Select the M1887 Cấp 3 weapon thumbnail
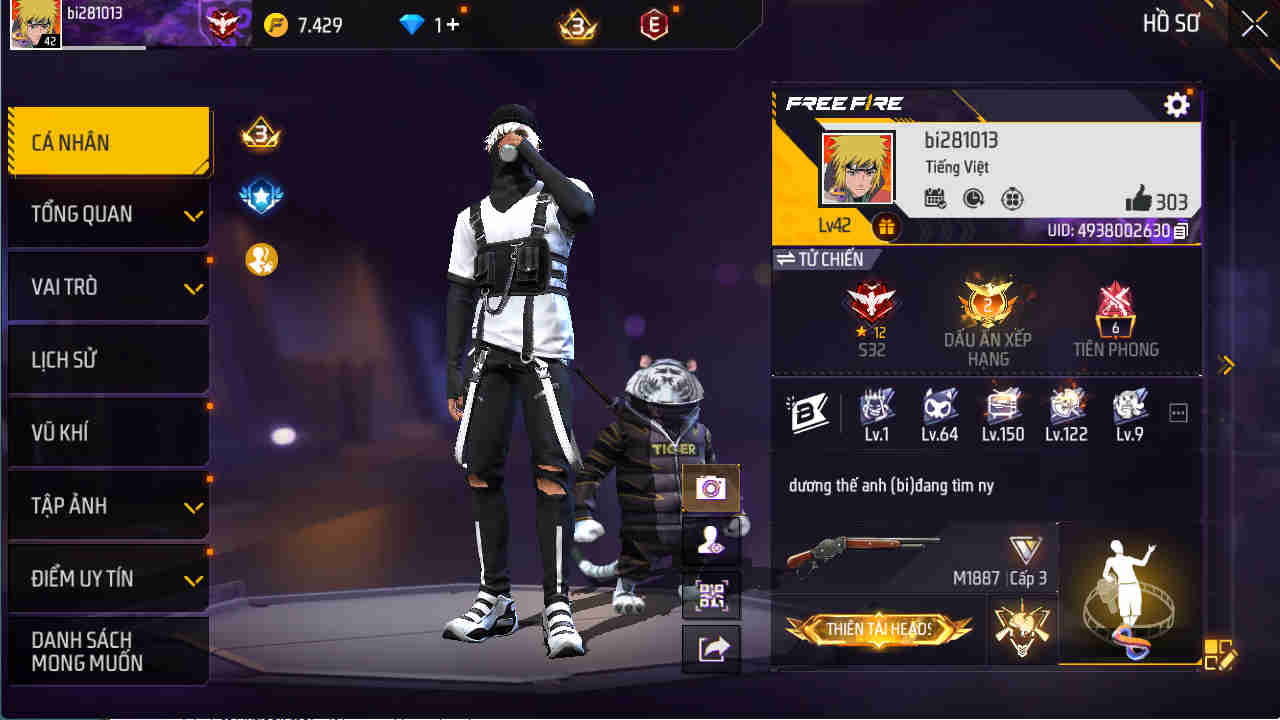This screenshot has height=720, width=1280. (870, 556)
